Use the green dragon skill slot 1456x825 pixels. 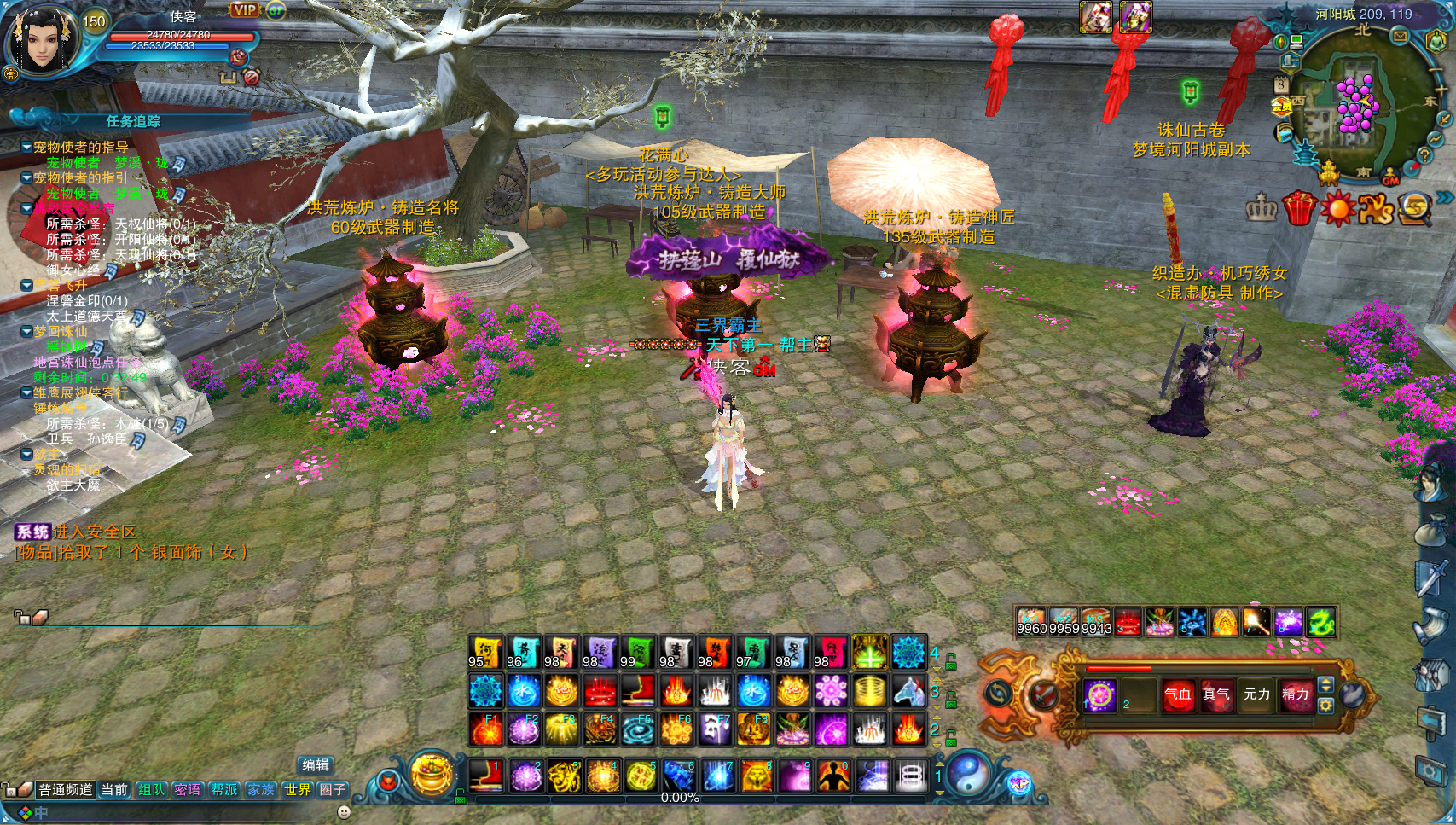1321,622
